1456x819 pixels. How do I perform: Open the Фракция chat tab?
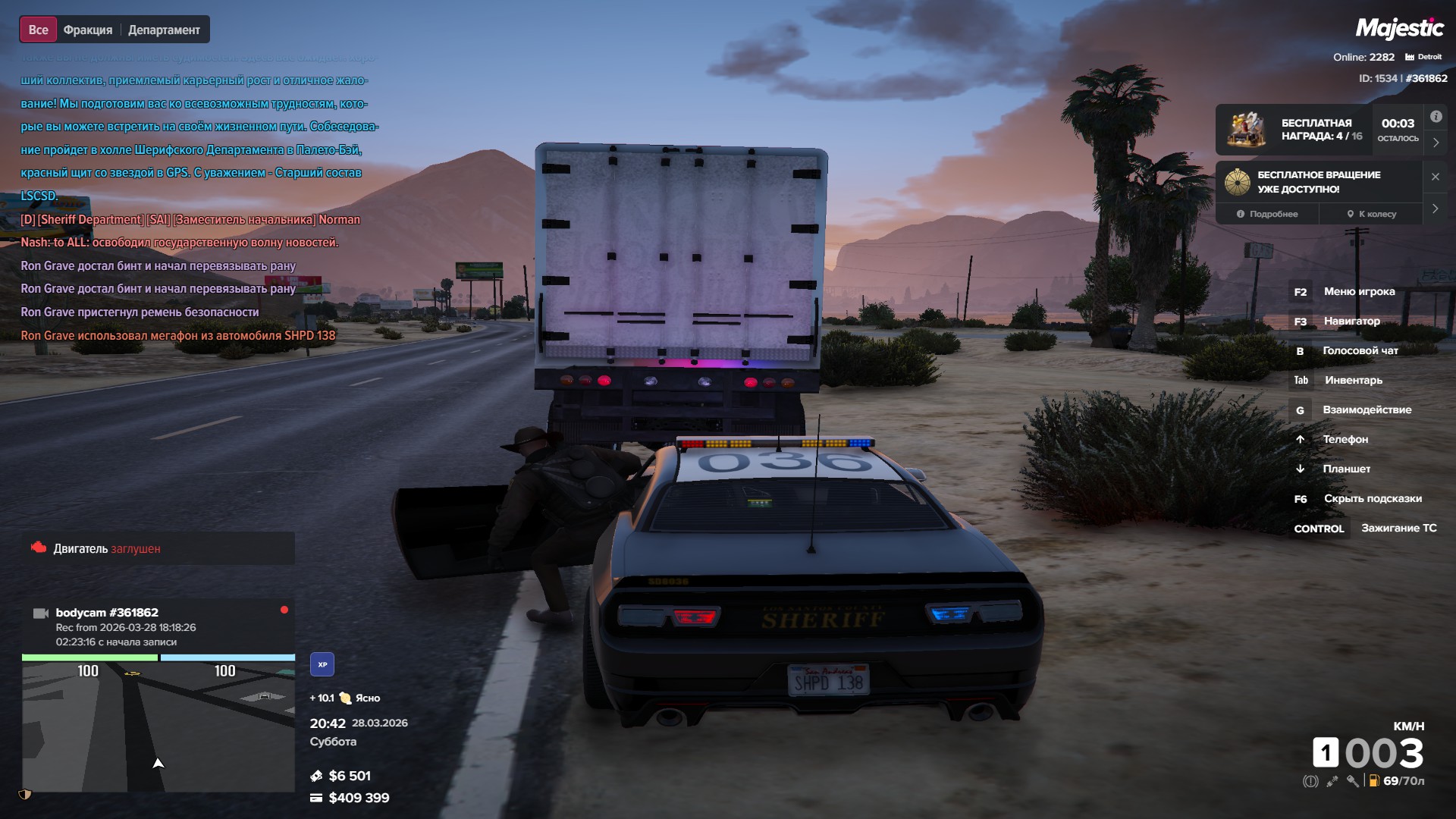click(88, 30)
